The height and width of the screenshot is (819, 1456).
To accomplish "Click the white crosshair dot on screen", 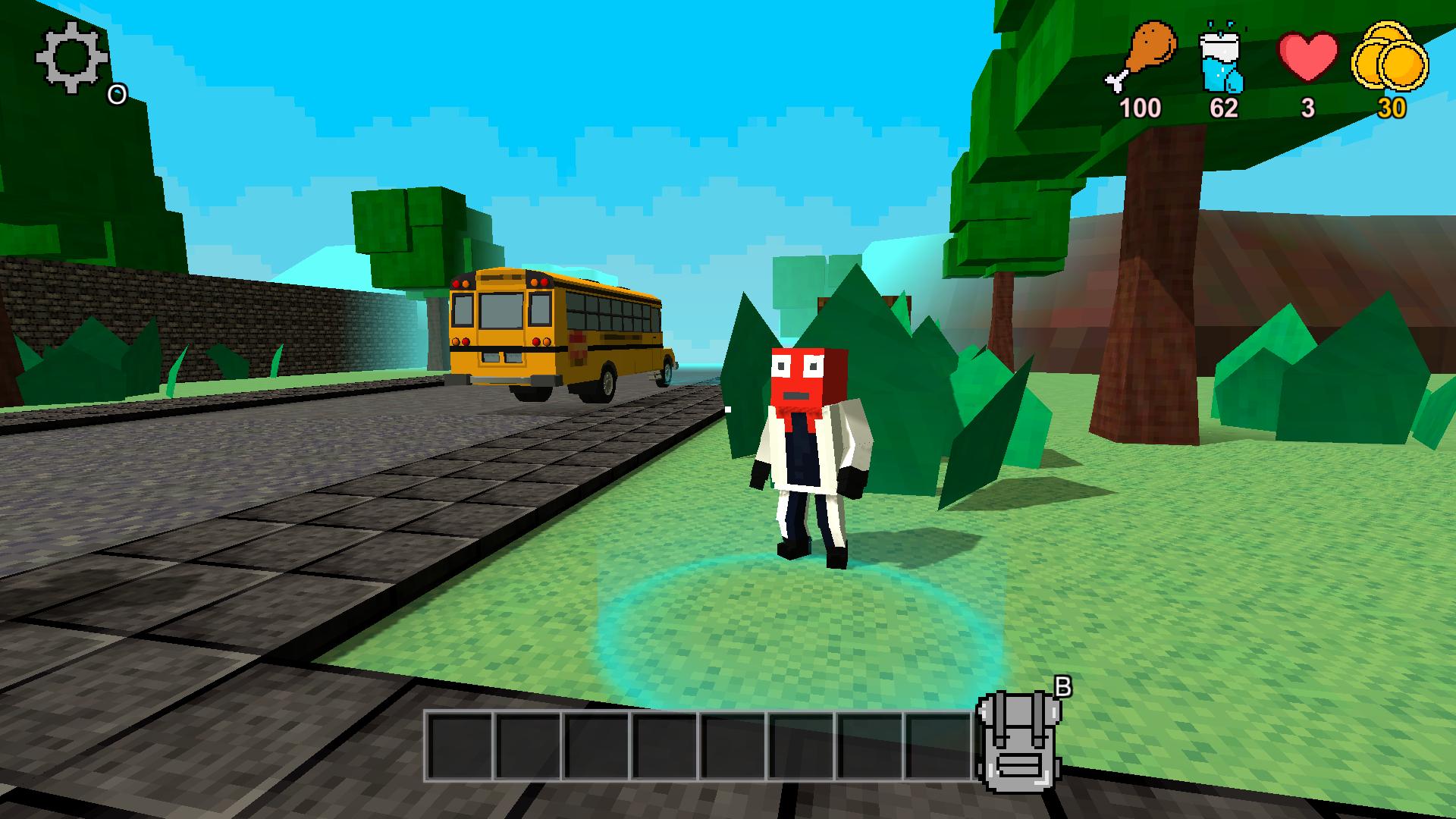I will coord(726,409).
